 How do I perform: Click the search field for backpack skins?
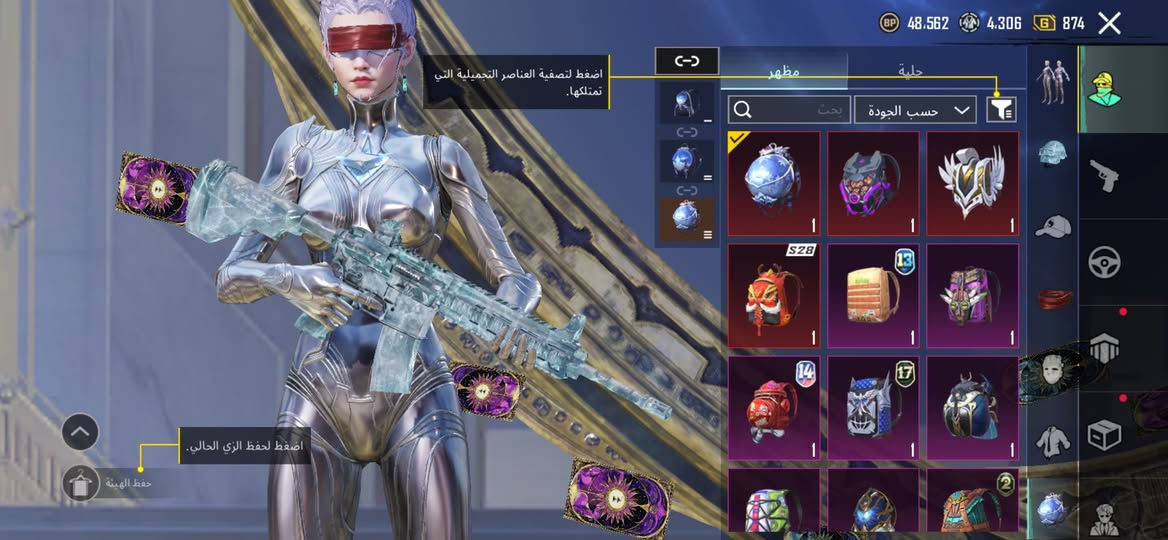tap(790, 110)
